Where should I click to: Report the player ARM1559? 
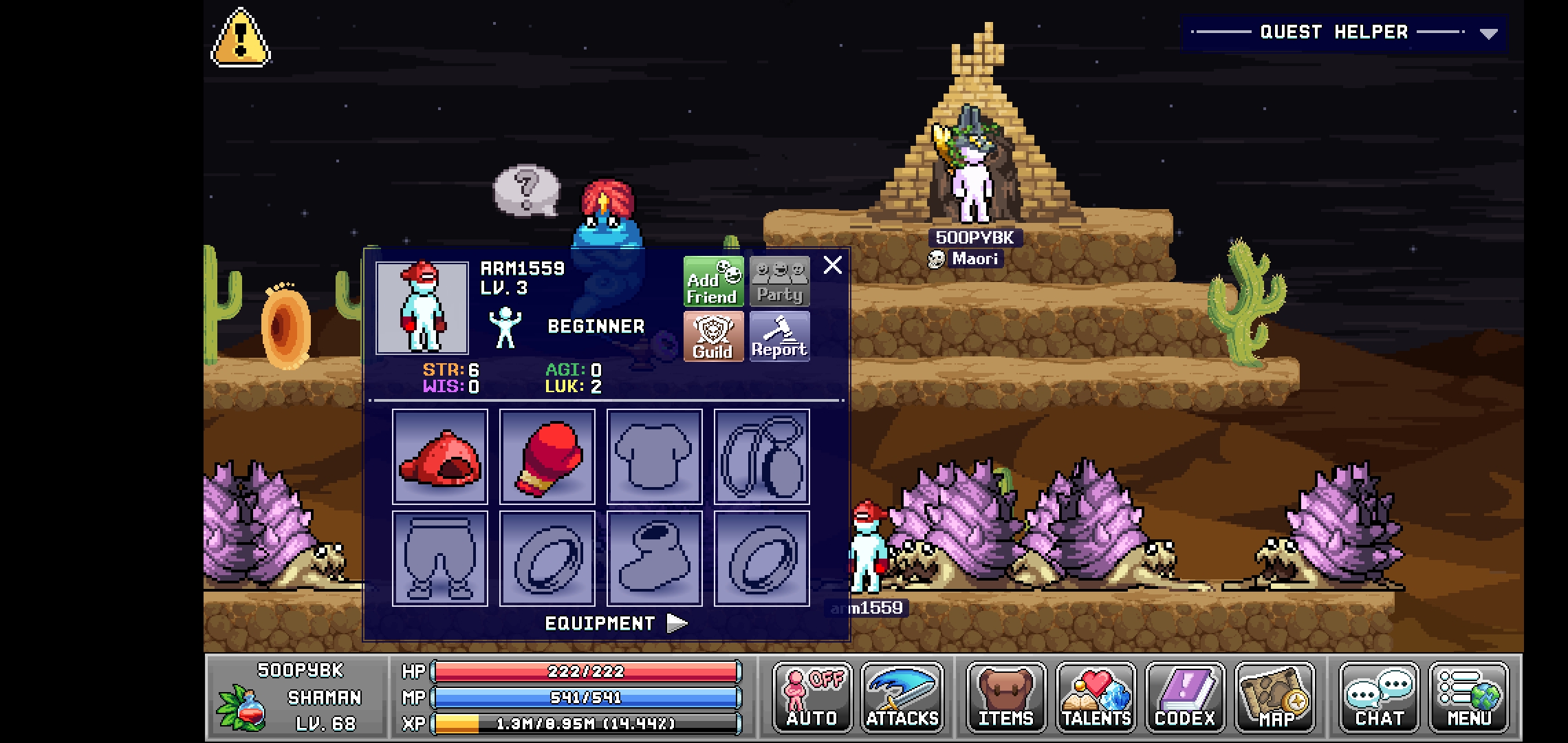[779, 336]
